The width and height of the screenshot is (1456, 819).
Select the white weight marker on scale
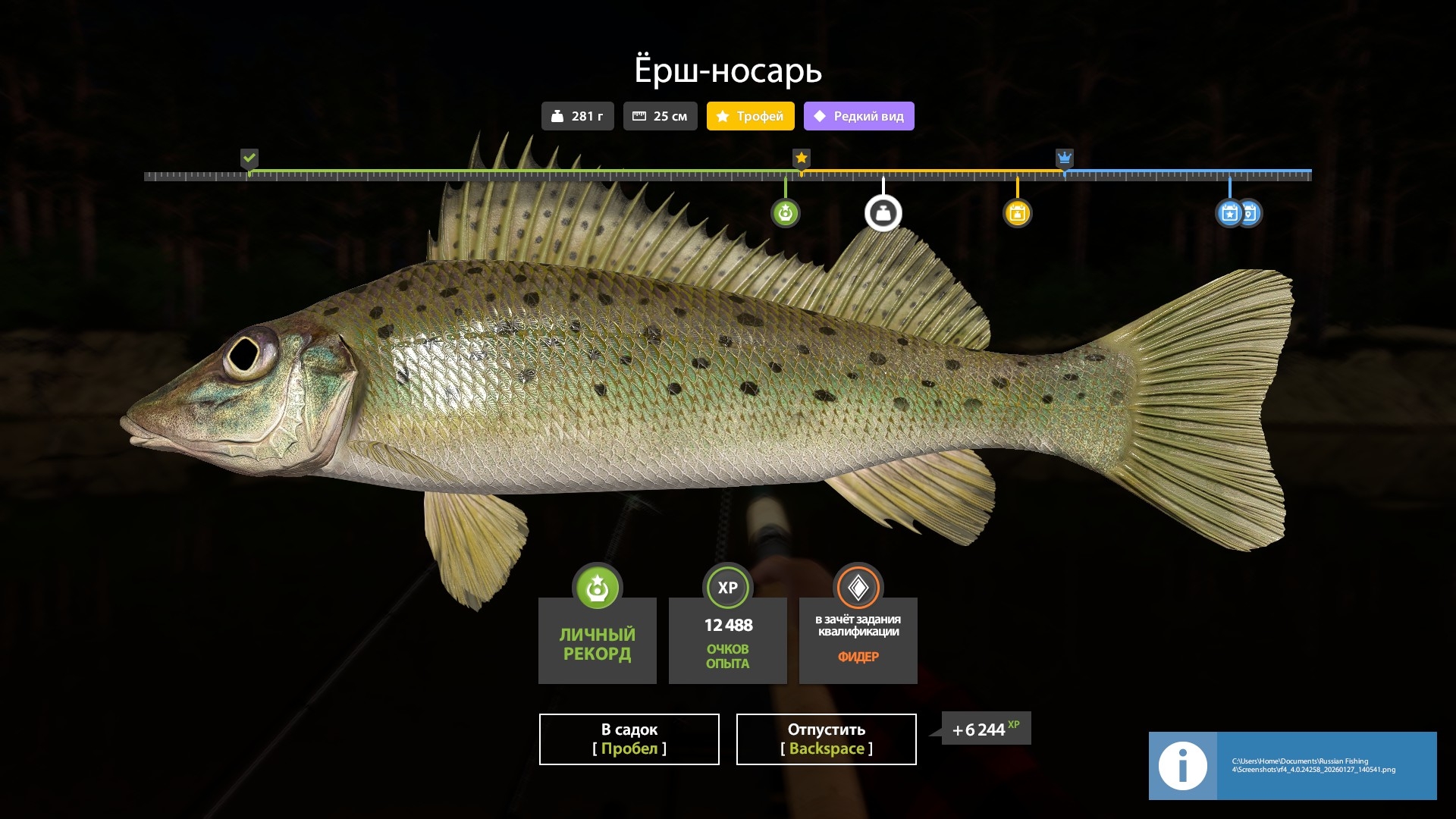[x=883, y=213]
